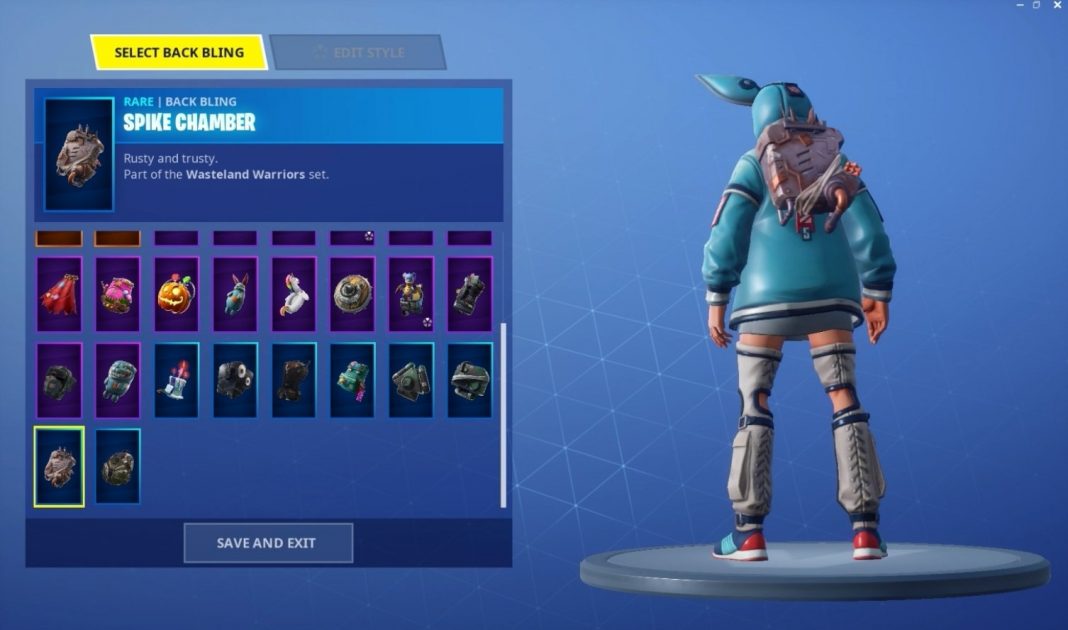Choose the birthday cake back bling

(176, 380)
